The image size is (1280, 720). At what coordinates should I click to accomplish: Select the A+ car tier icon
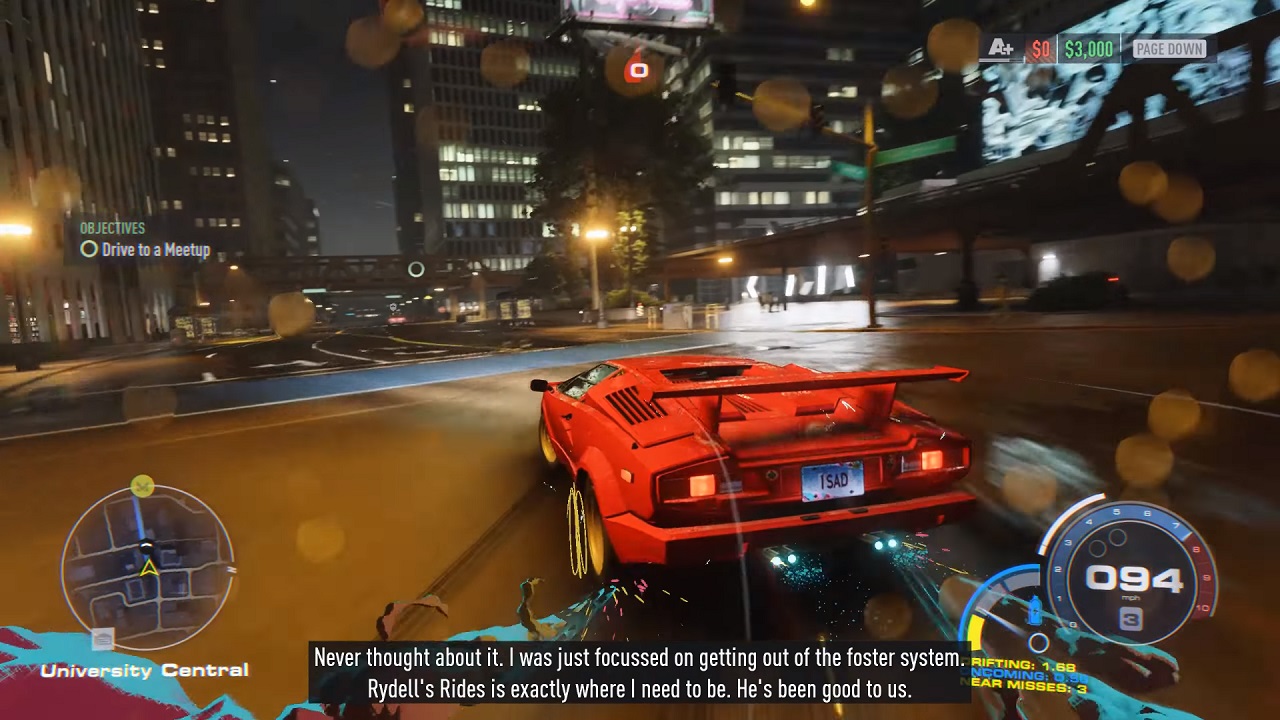tap(1000, 48)
